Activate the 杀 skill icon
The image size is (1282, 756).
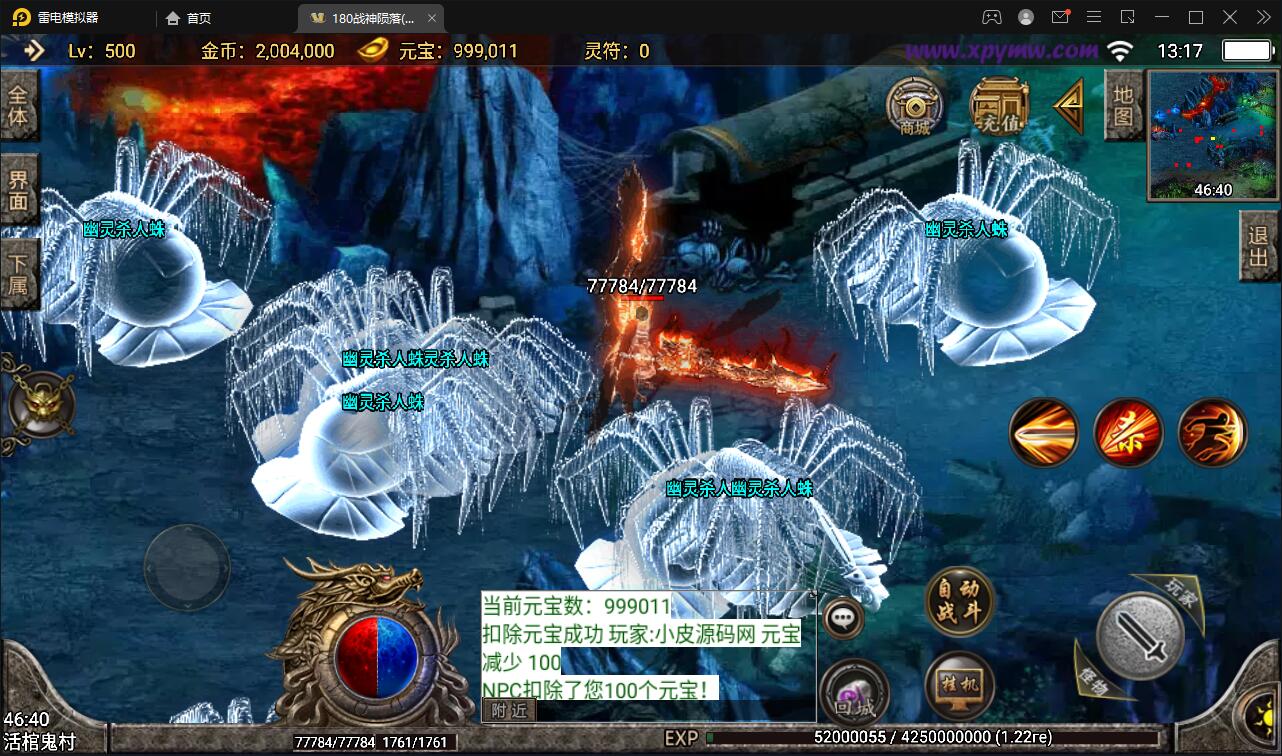coord(1128,434)
